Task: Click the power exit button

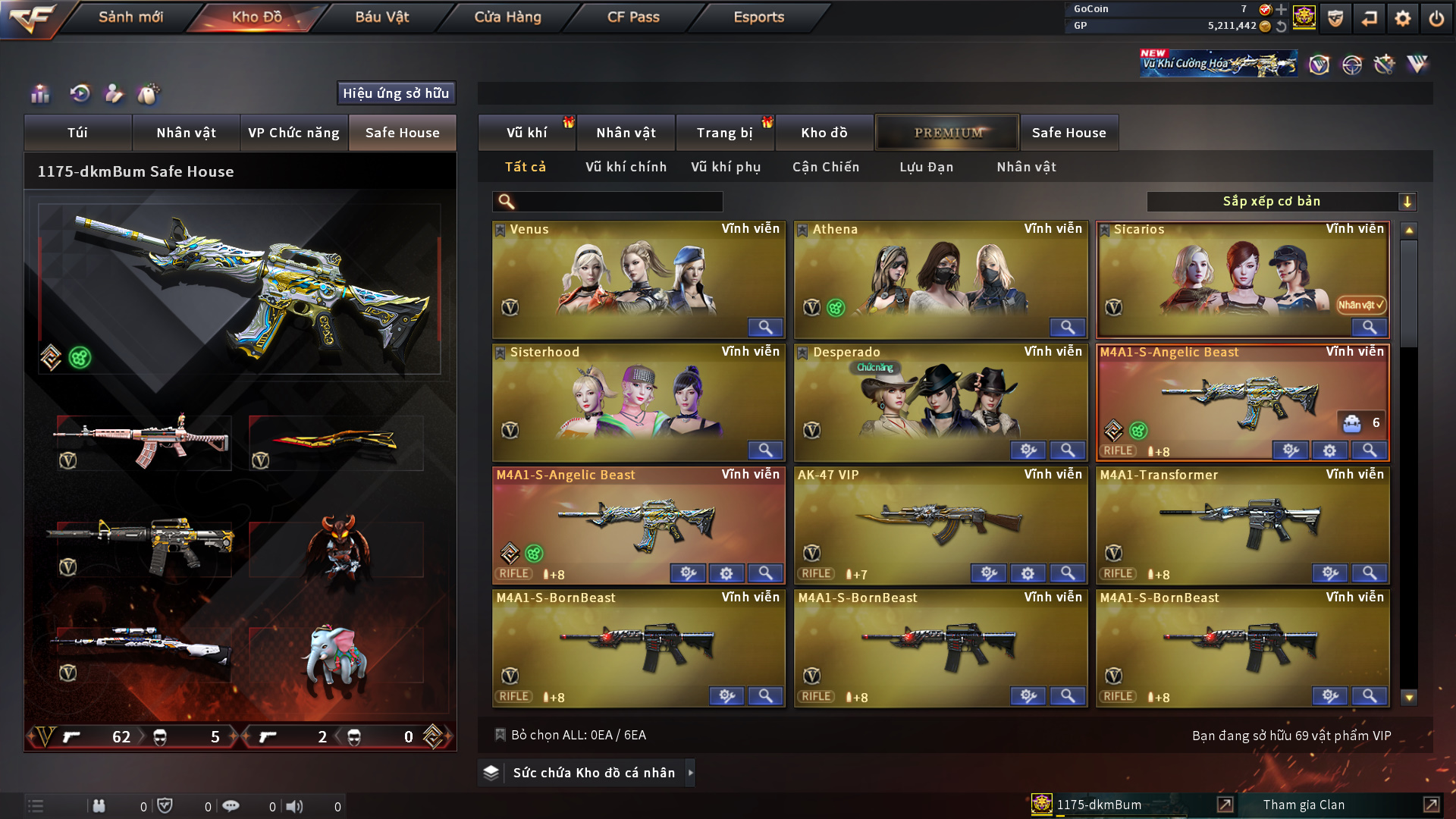Action: 1436,18
